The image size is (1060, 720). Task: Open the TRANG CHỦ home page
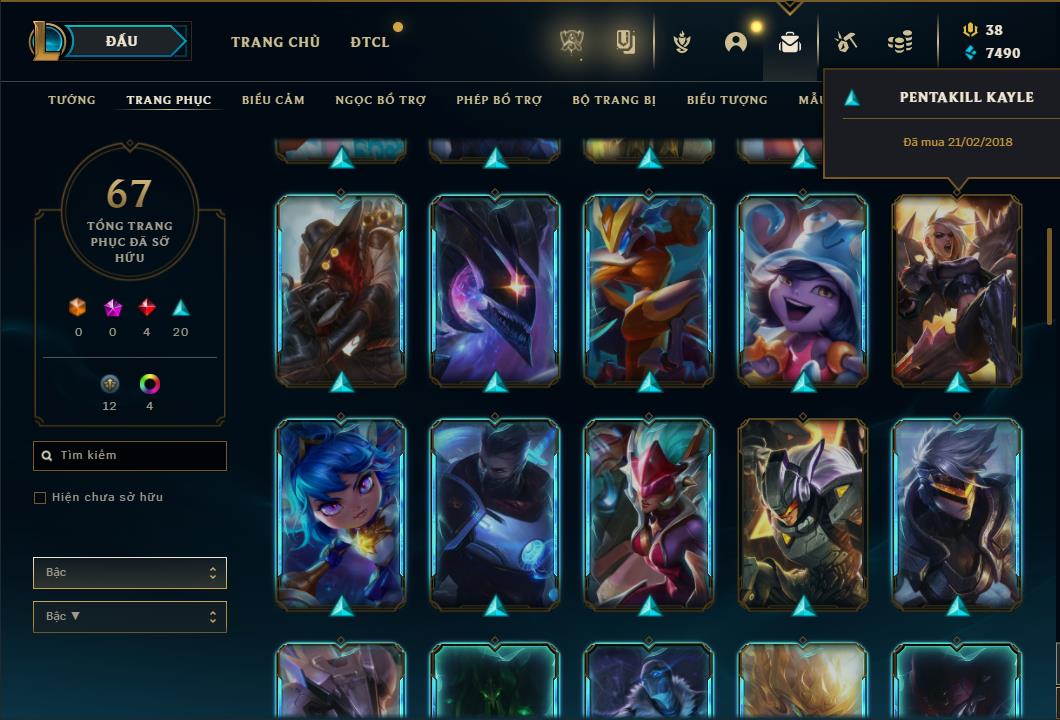pos(275,42)
